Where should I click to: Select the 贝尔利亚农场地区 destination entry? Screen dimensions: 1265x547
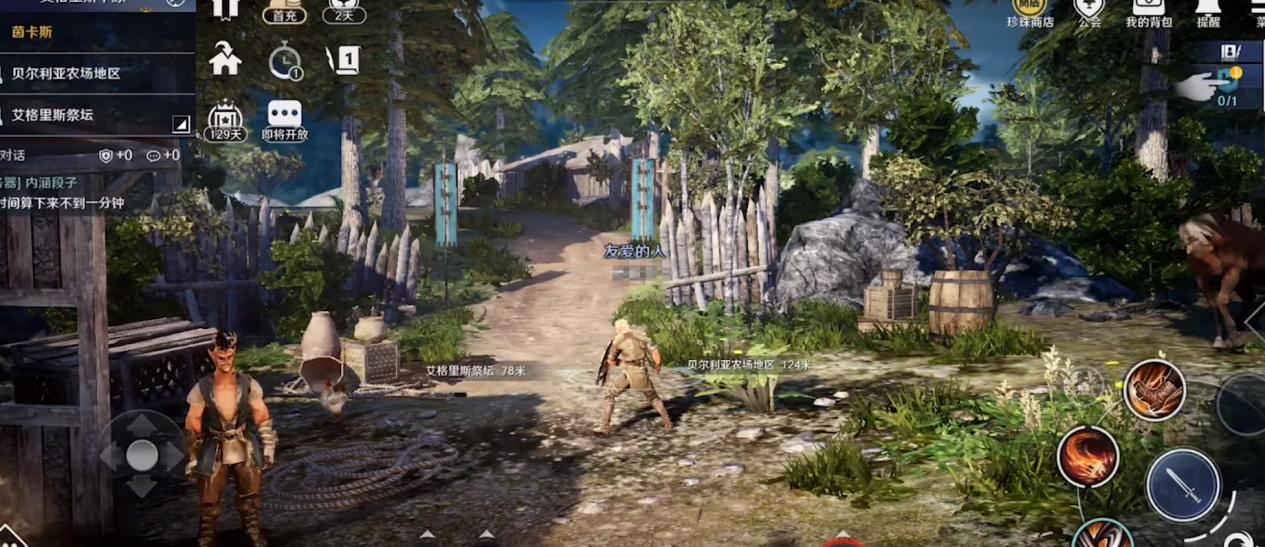66,74
